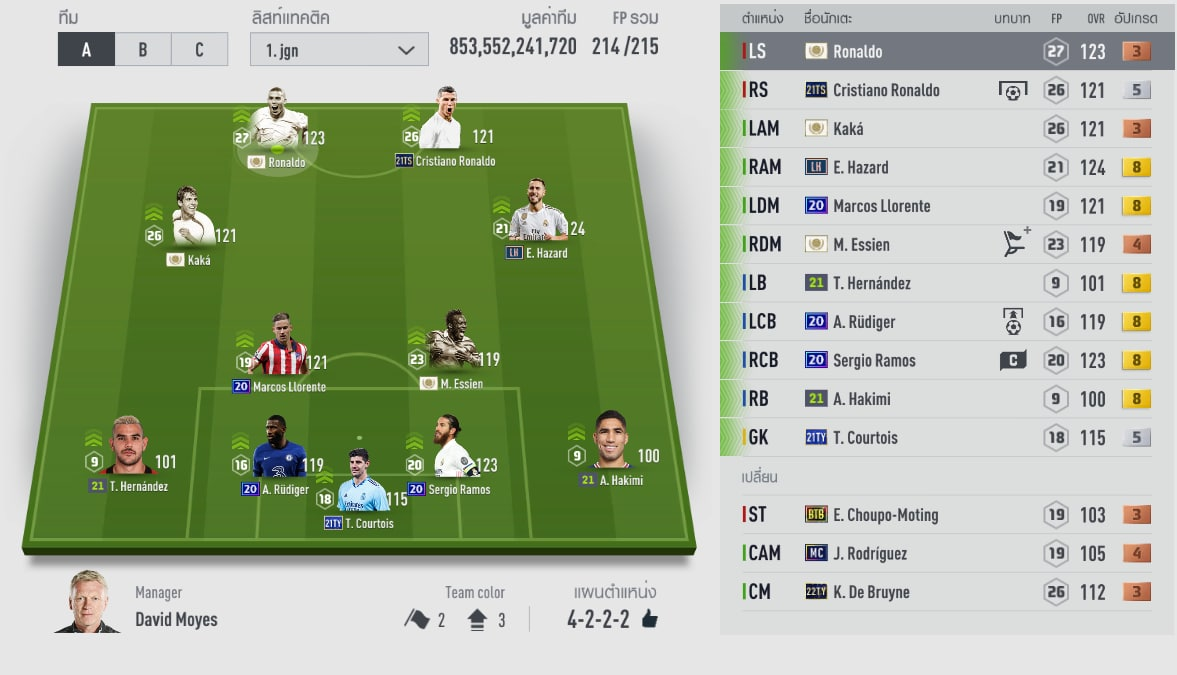The image size is (1177, 675).
Task: Select the Sergio Ramos RCB row
Action: pyautogui.click(x=946, y=360)
